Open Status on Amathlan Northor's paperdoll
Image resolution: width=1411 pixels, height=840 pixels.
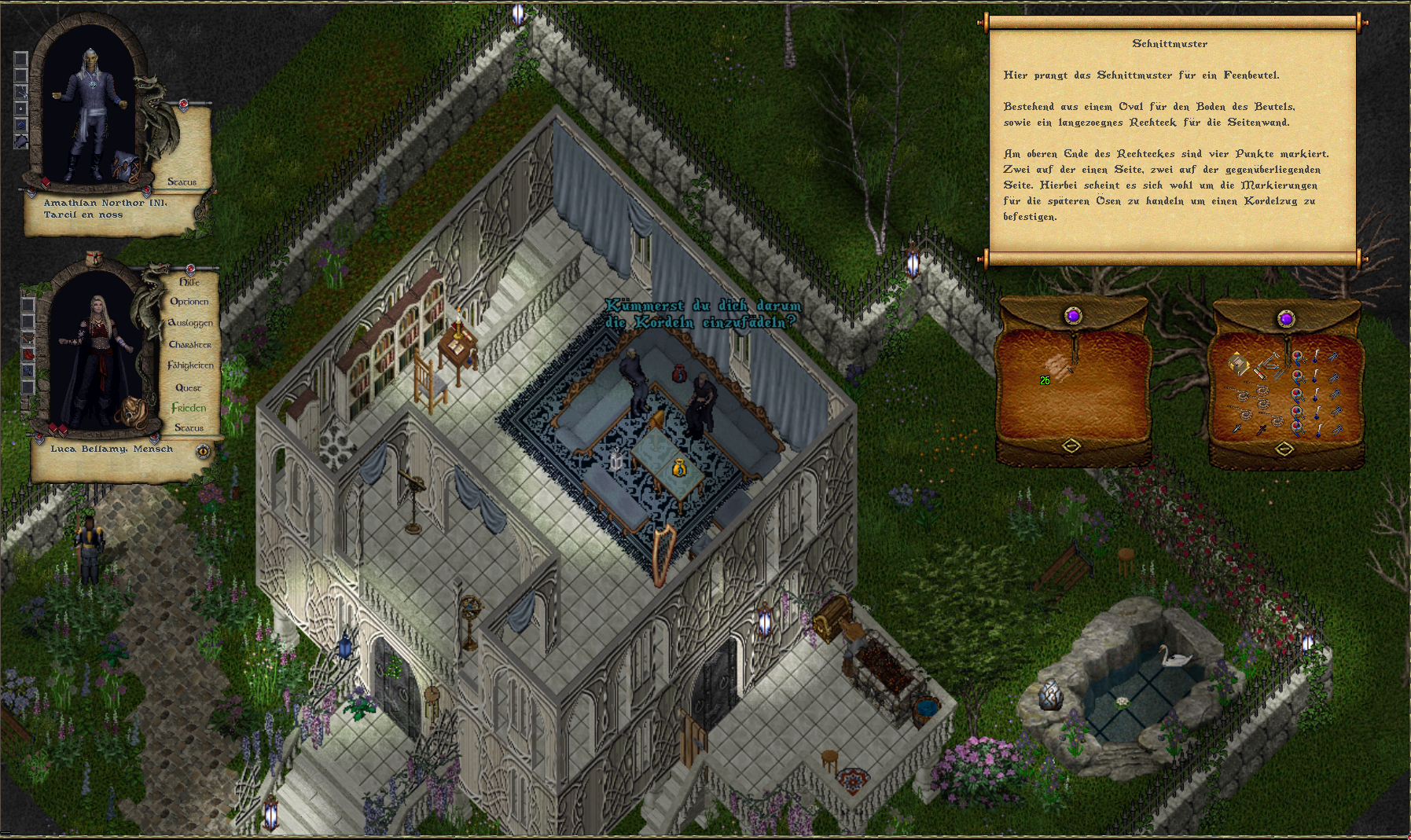[182, 182]
